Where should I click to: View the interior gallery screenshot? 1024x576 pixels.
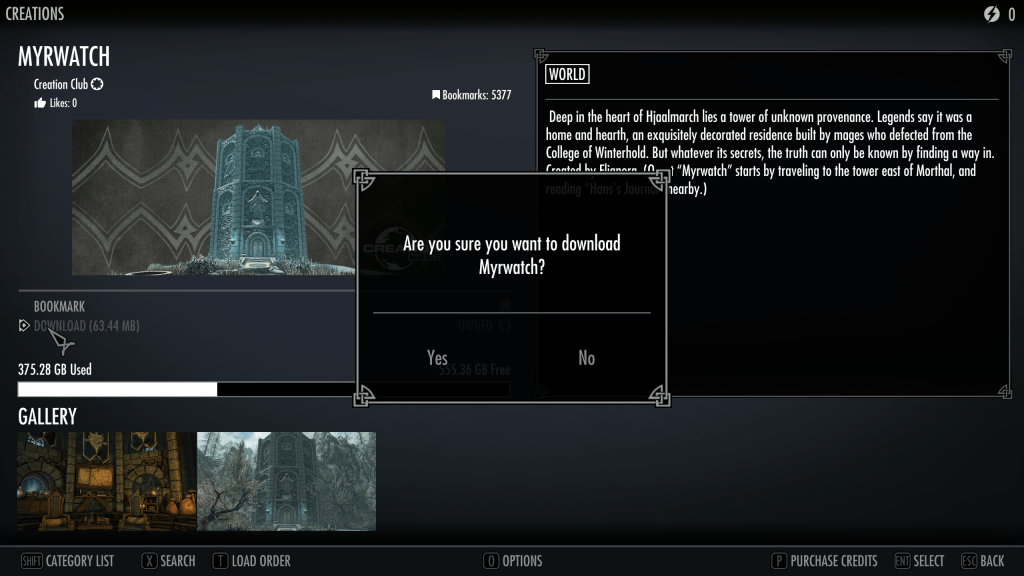(x=107, y=481)
